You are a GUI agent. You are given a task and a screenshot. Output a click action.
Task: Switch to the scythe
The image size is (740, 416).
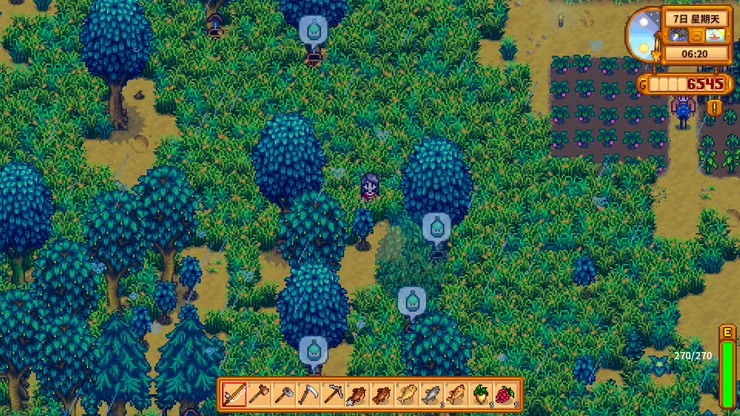[x=308, y=394]
